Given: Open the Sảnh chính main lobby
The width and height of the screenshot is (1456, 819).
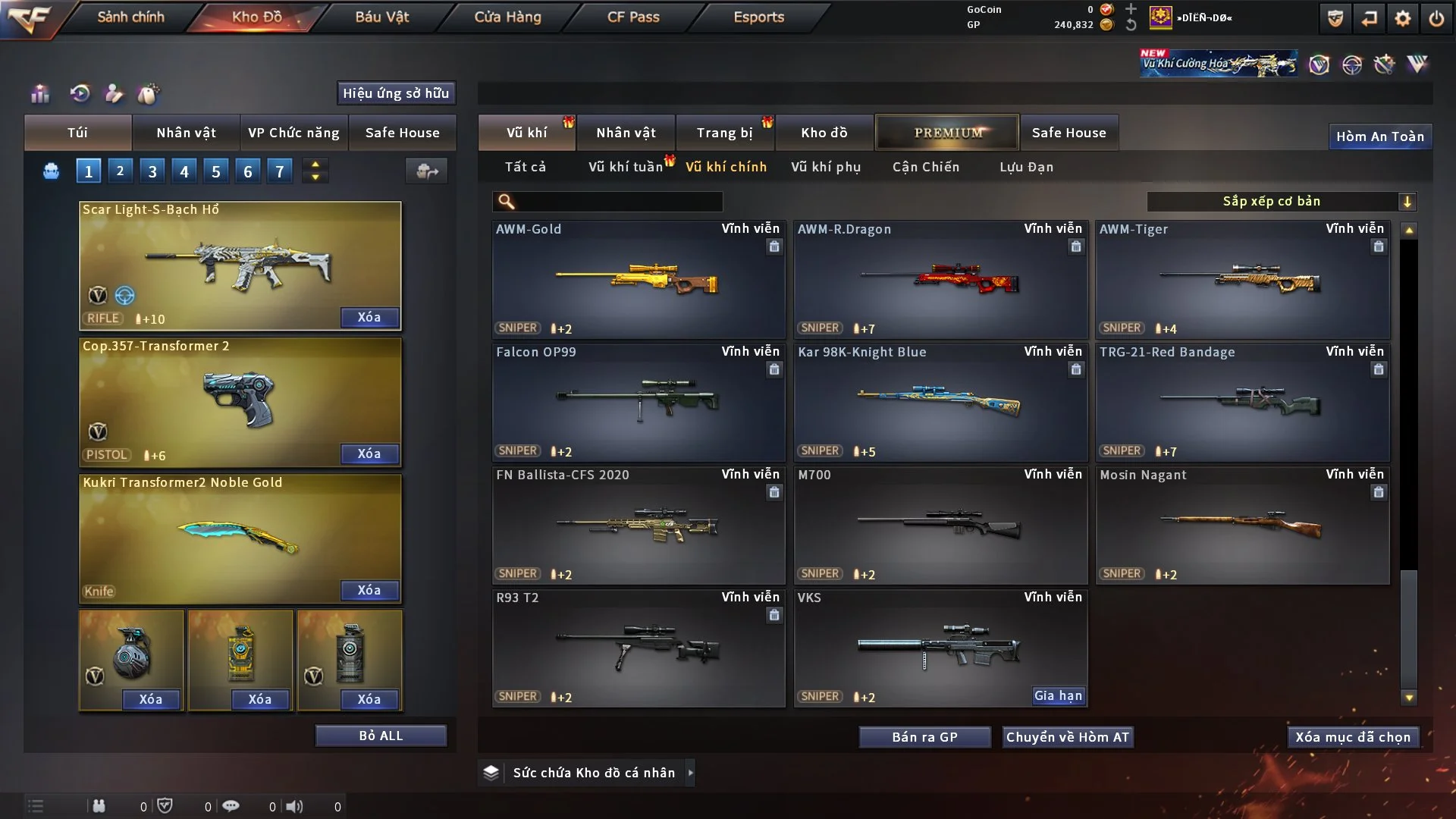Looking at the screenshot, I should point(130,17).
